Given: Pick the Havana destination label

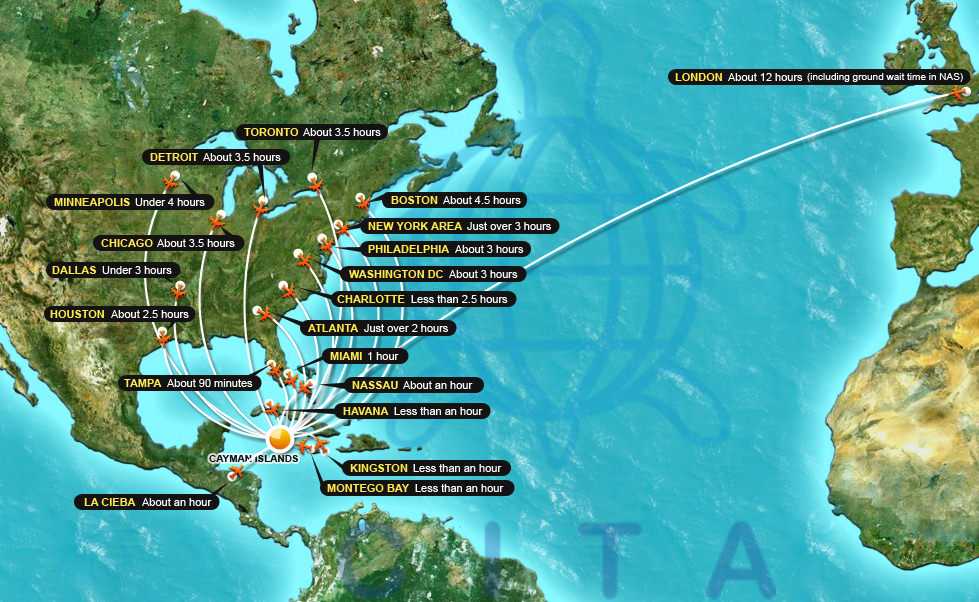Looking at the screenshot, I should 411,411.
